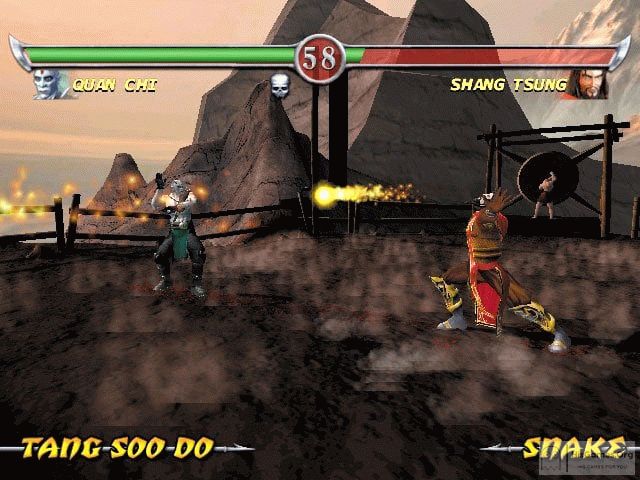640x480 pixels.
Task: Click Quan Chi's portrait icon
Action: pos(52,84)
